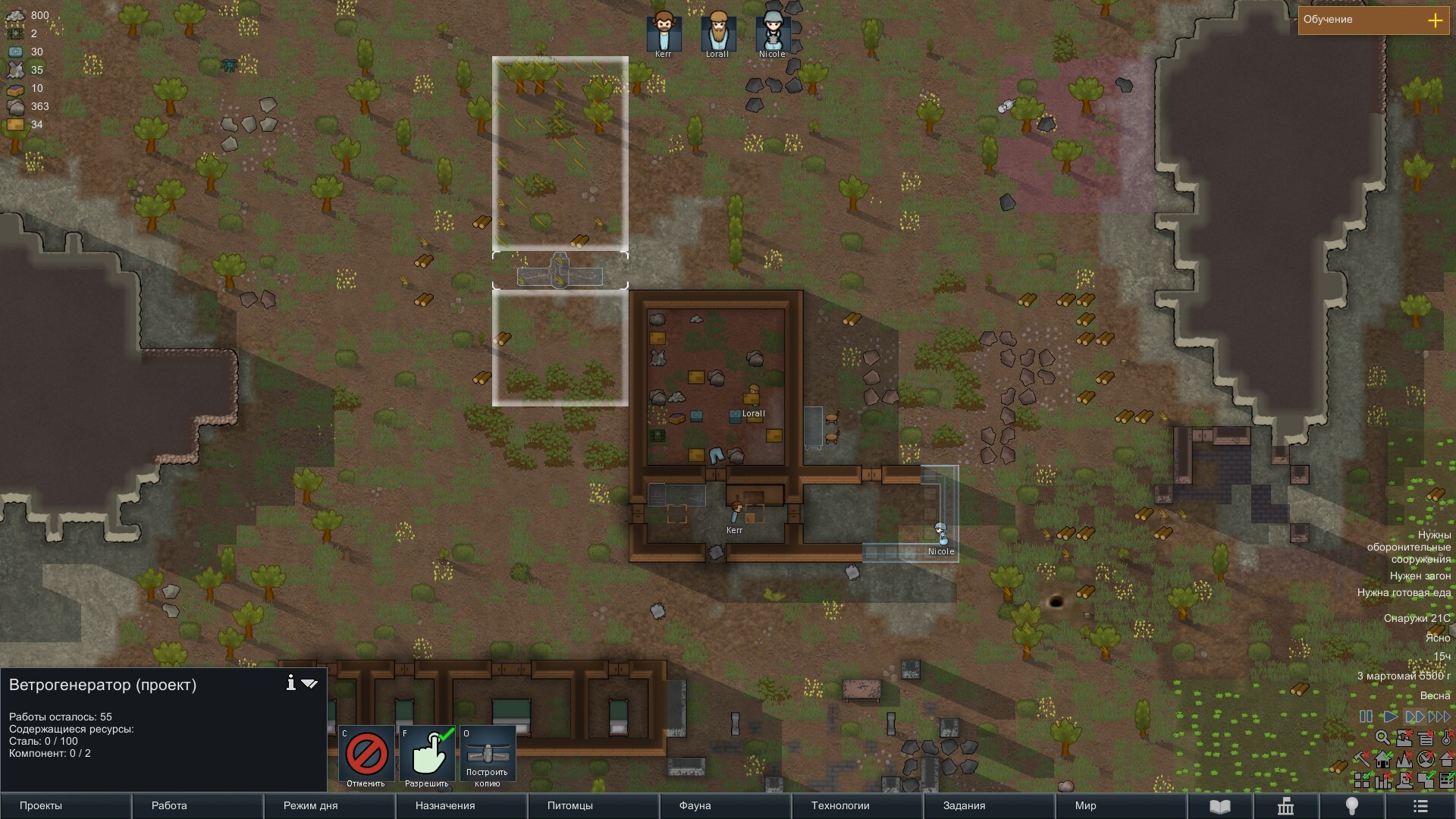1456x819 pixels.
Task: Pause the game with the pause button
Action: [1366, 717]
